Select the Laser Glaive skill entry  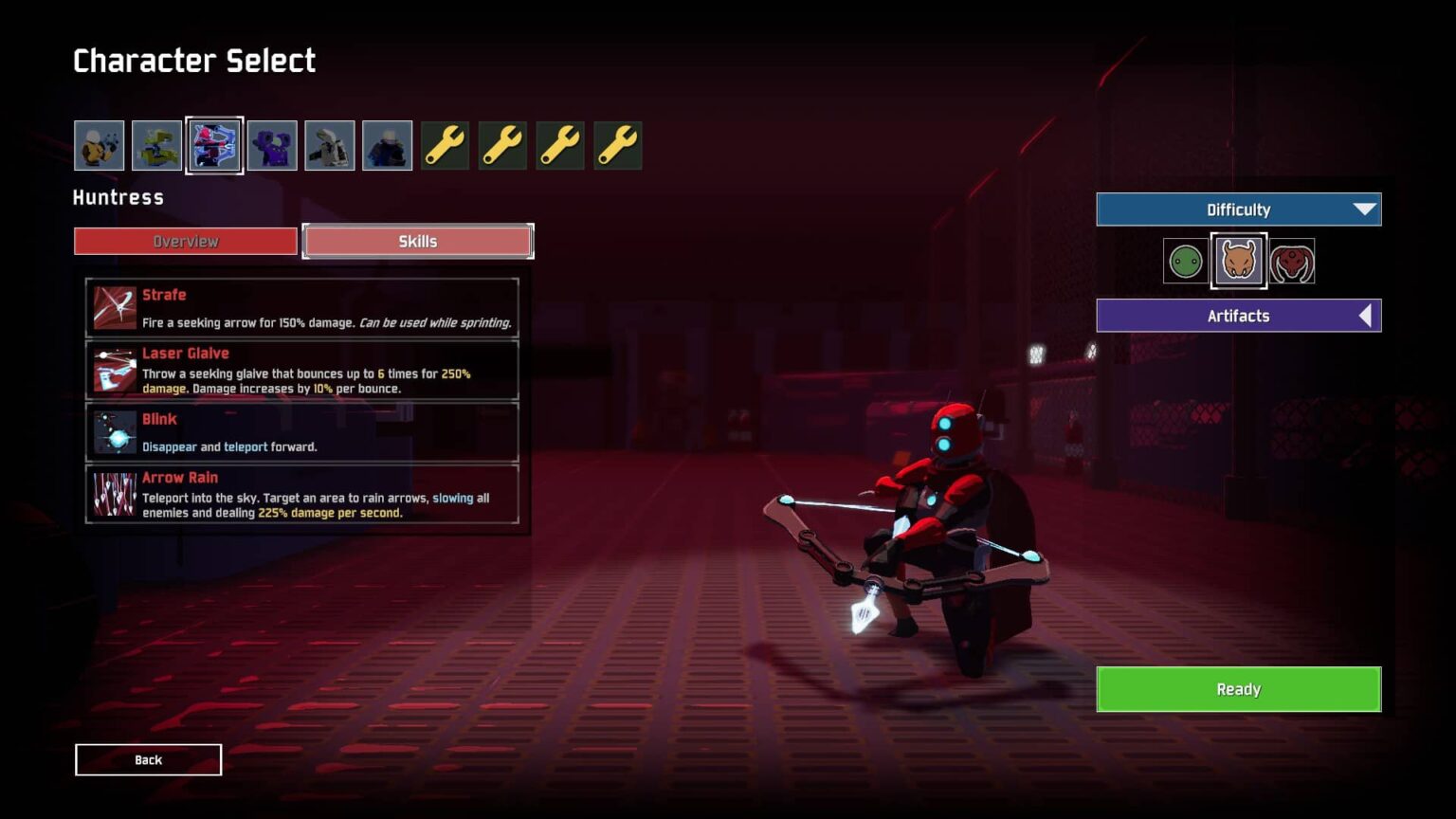[x=302, y=370]
